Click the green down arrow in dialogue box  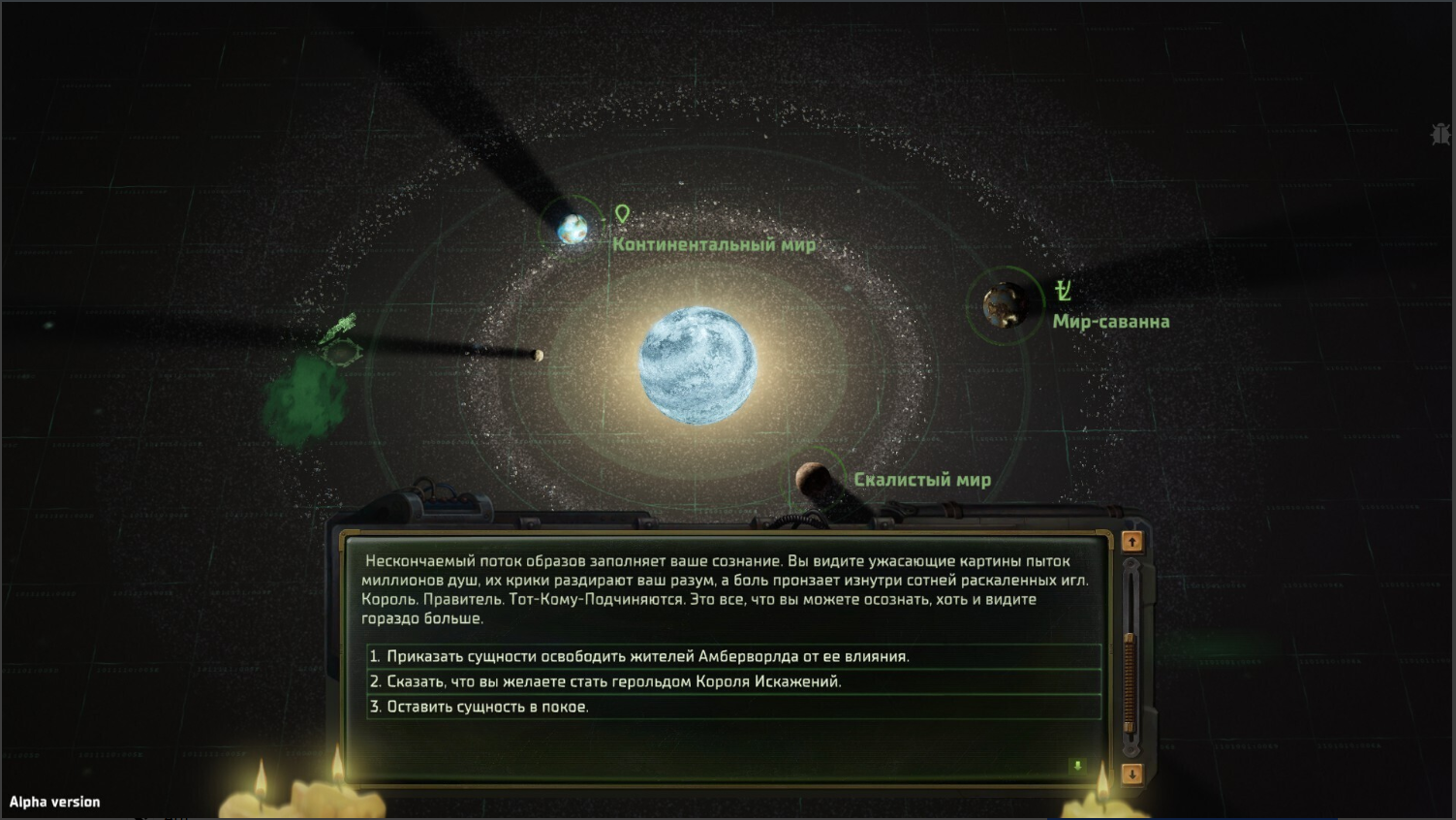point(1077,766)
